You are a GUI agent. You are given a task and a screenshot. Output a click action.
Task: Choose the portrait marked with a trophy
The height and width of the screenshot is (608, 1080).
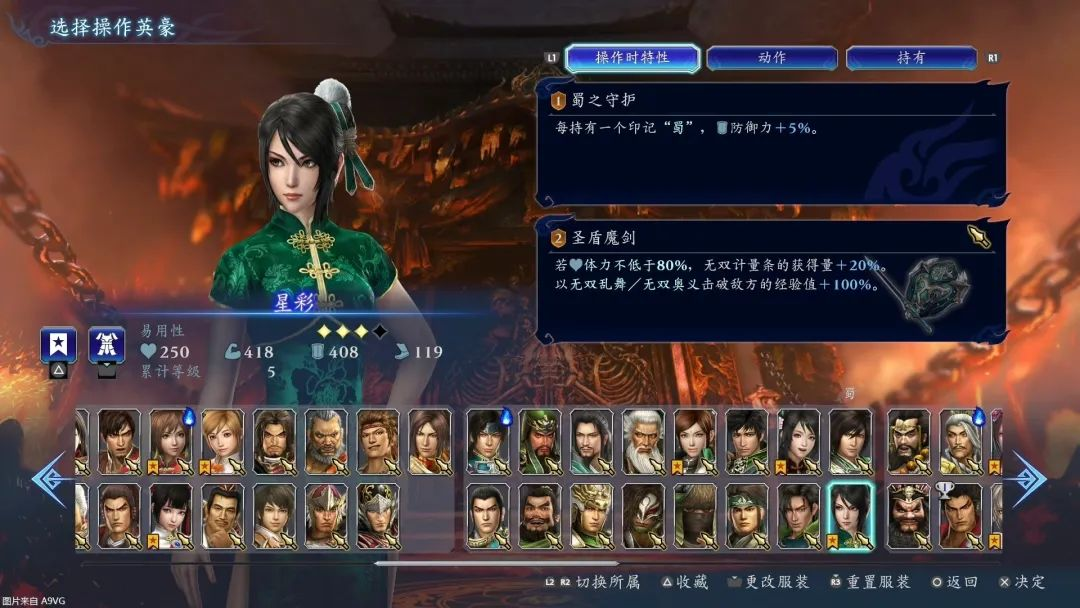click(x=960, y=515)
